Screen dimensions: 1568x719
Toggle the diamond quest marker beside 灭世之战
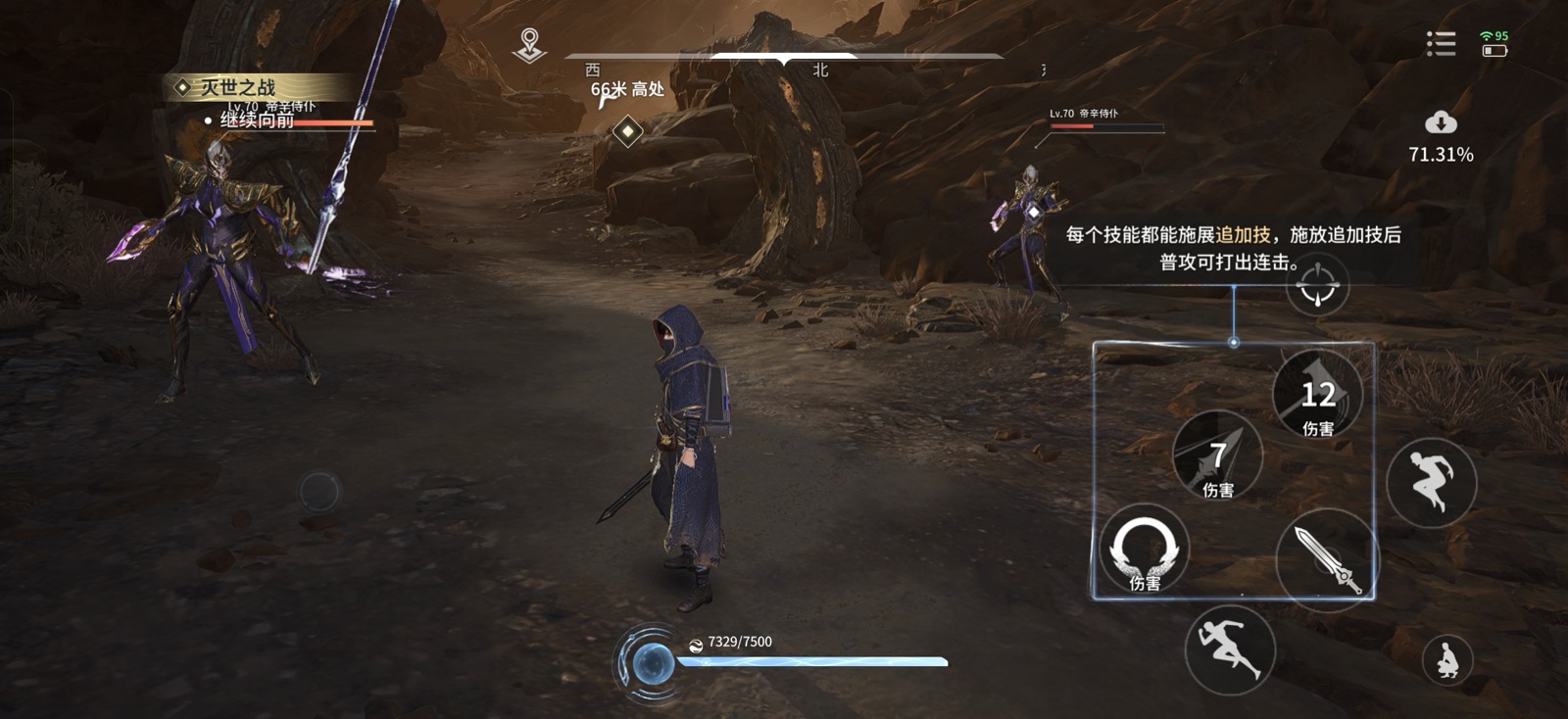181,86
